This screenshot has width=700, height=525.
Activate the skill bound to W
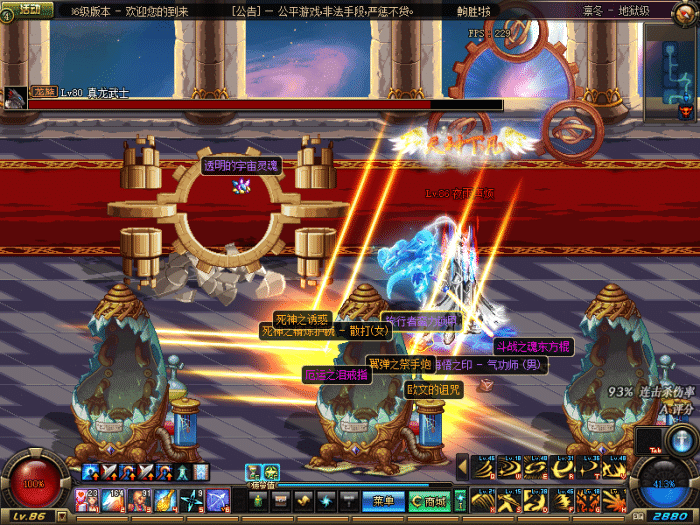(x=511, y=467)
